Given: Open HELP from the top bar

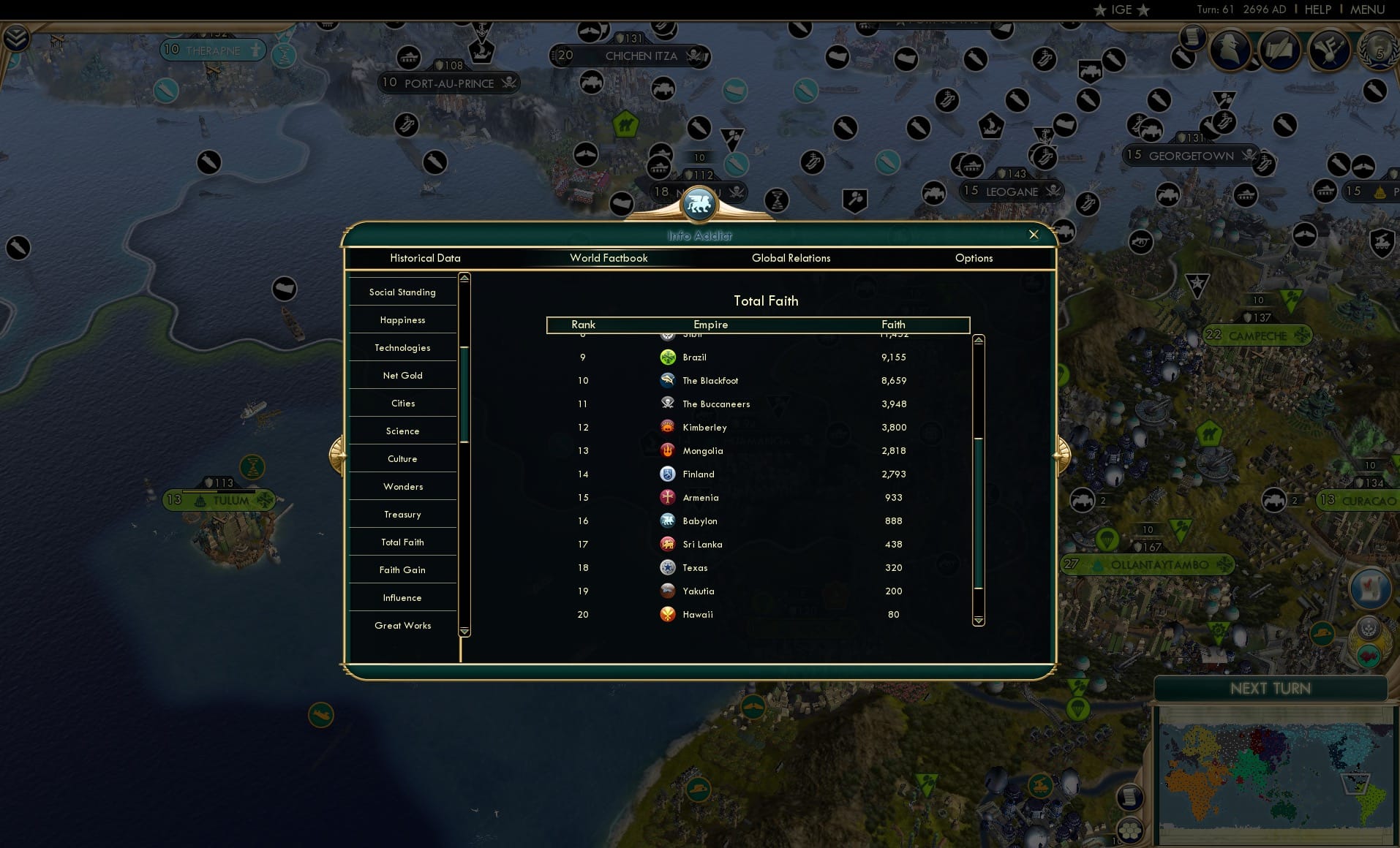Looking at the screenshot, I should pos(1317,10).
